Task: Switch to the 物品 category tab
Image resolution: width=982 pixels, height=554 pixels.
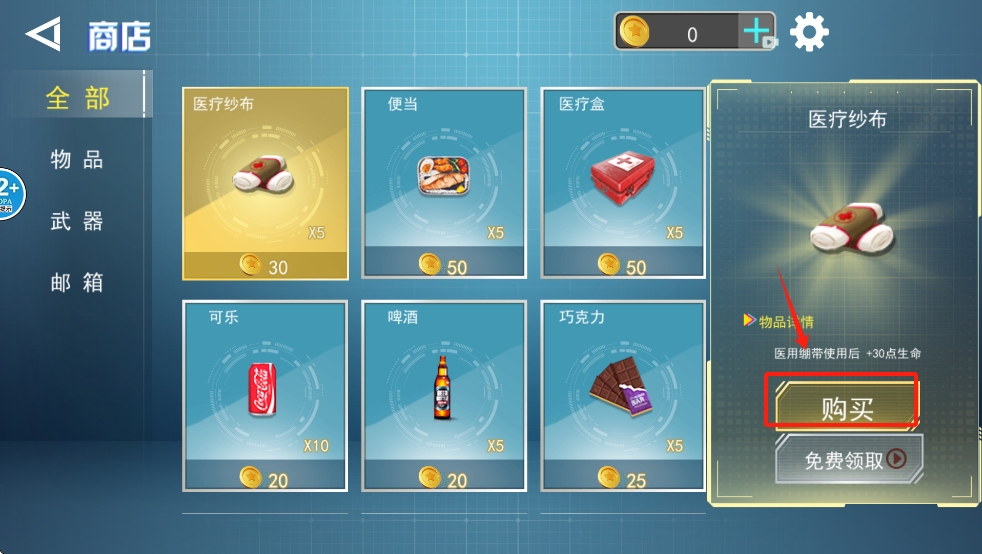Action: coord(77,160)
